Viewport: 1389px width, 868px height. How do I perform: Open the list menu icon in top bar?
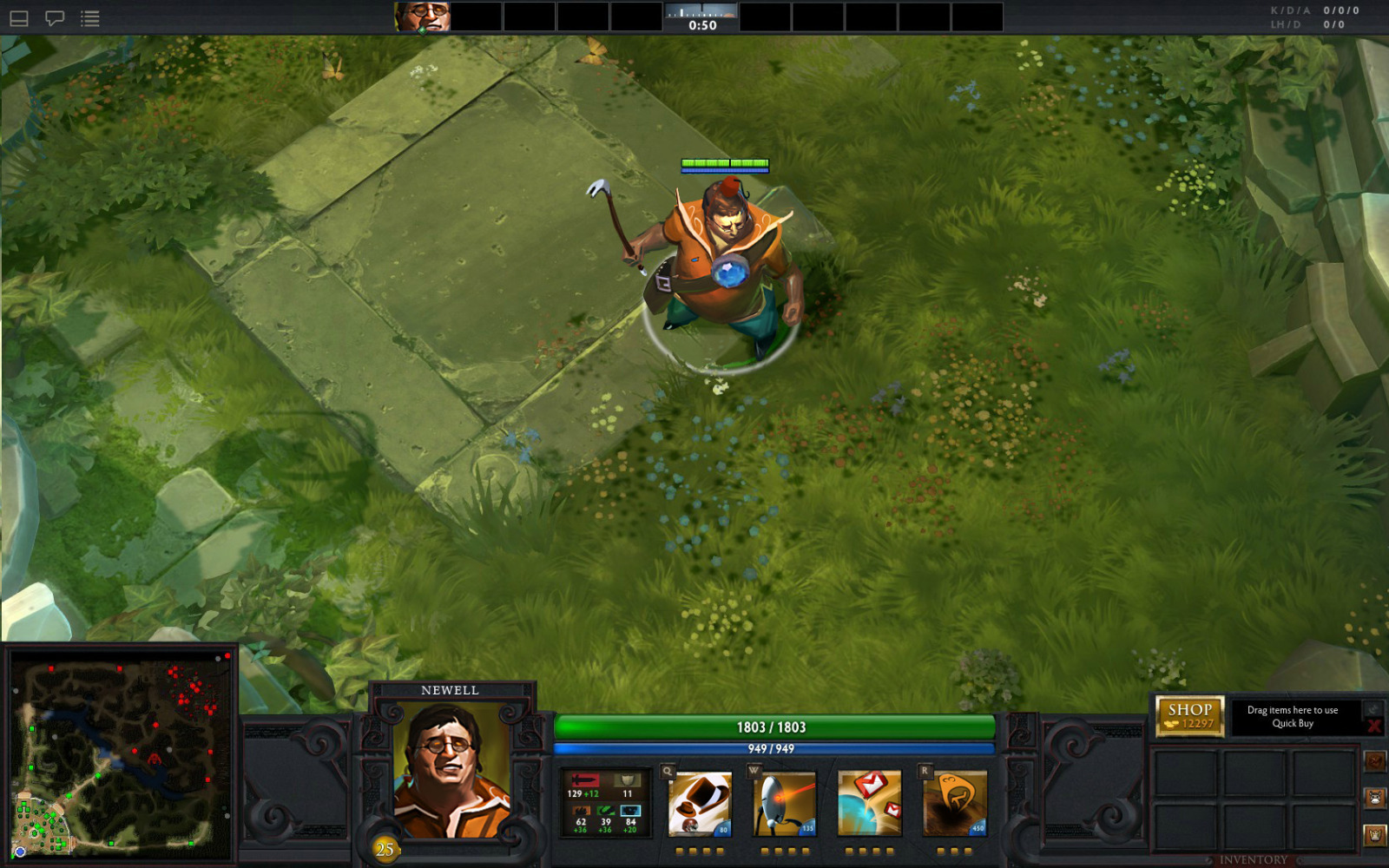90,18
